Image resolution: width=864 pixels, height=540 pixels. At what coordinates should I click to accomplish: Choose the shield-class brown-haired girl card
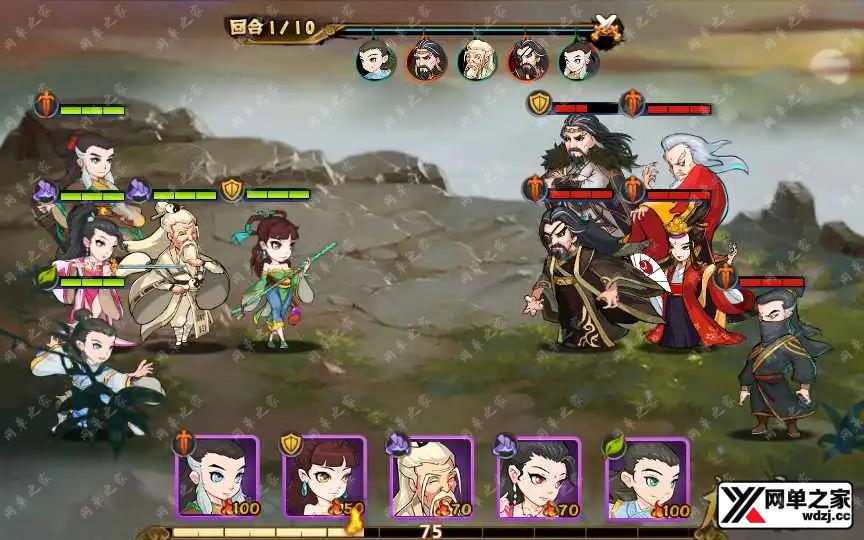pos(324,477)
